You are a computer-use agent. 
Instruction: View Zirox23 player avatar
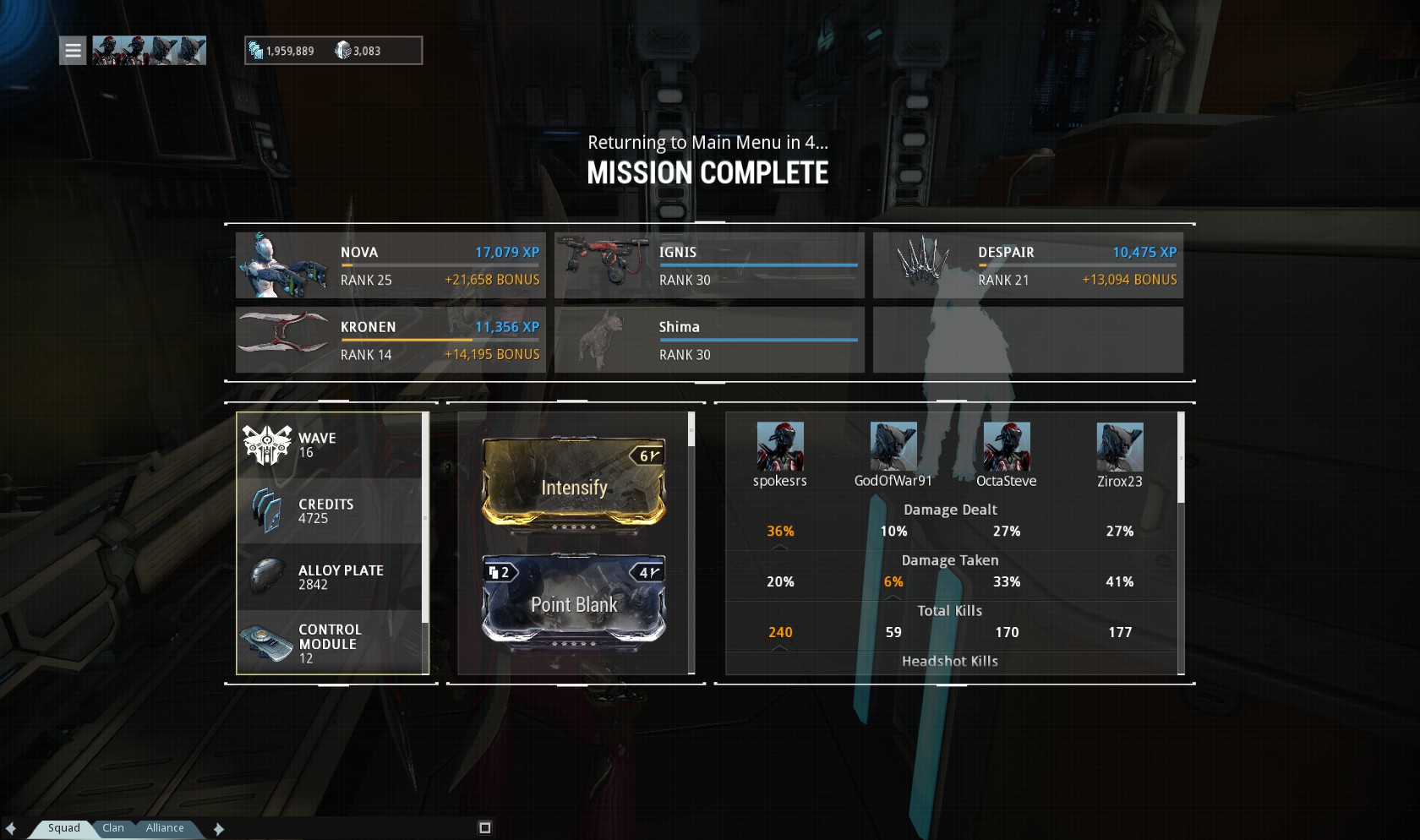(1120, 447)
